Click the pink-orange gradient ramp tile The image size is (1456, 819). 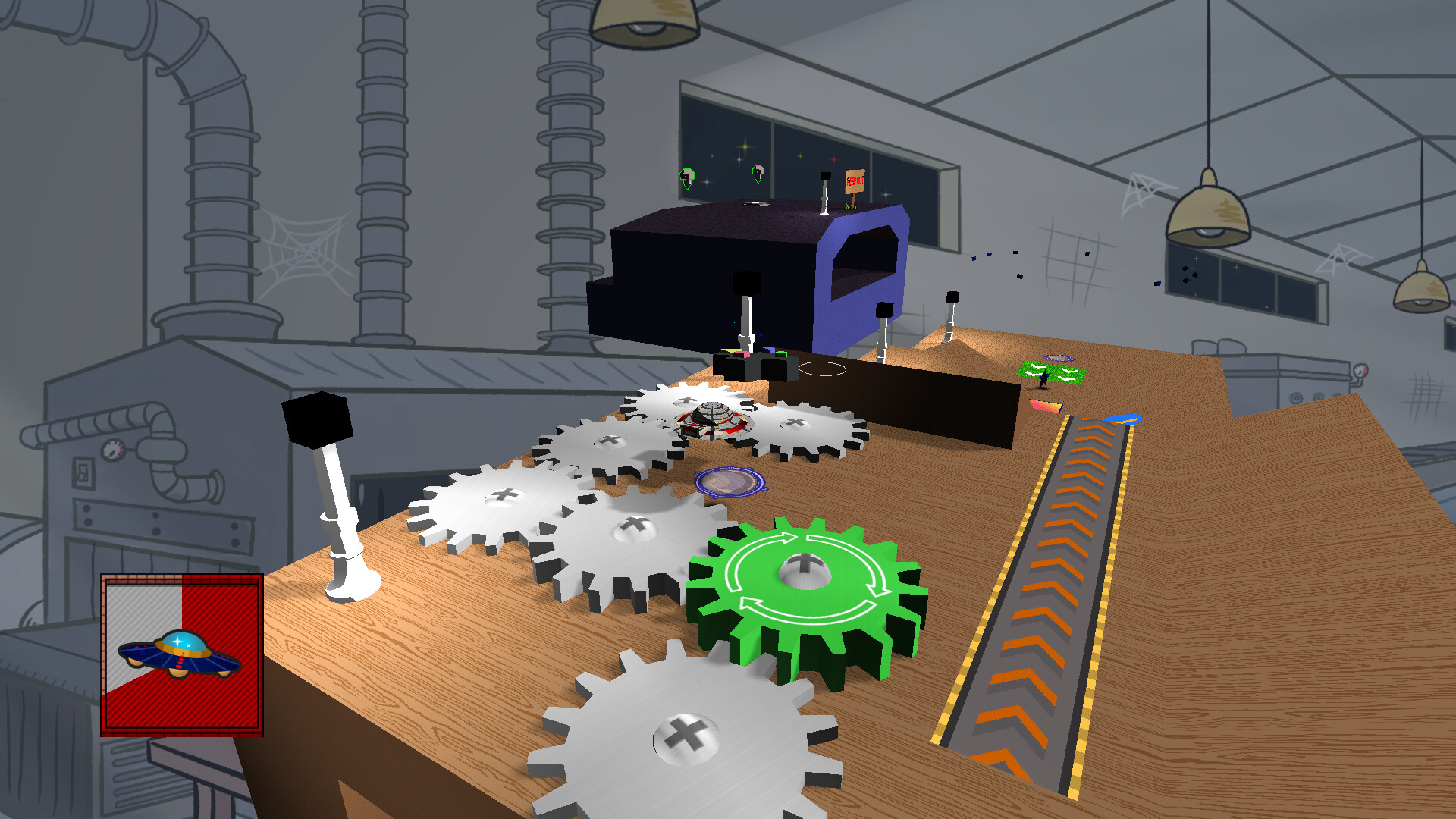tap(1046, 407)
